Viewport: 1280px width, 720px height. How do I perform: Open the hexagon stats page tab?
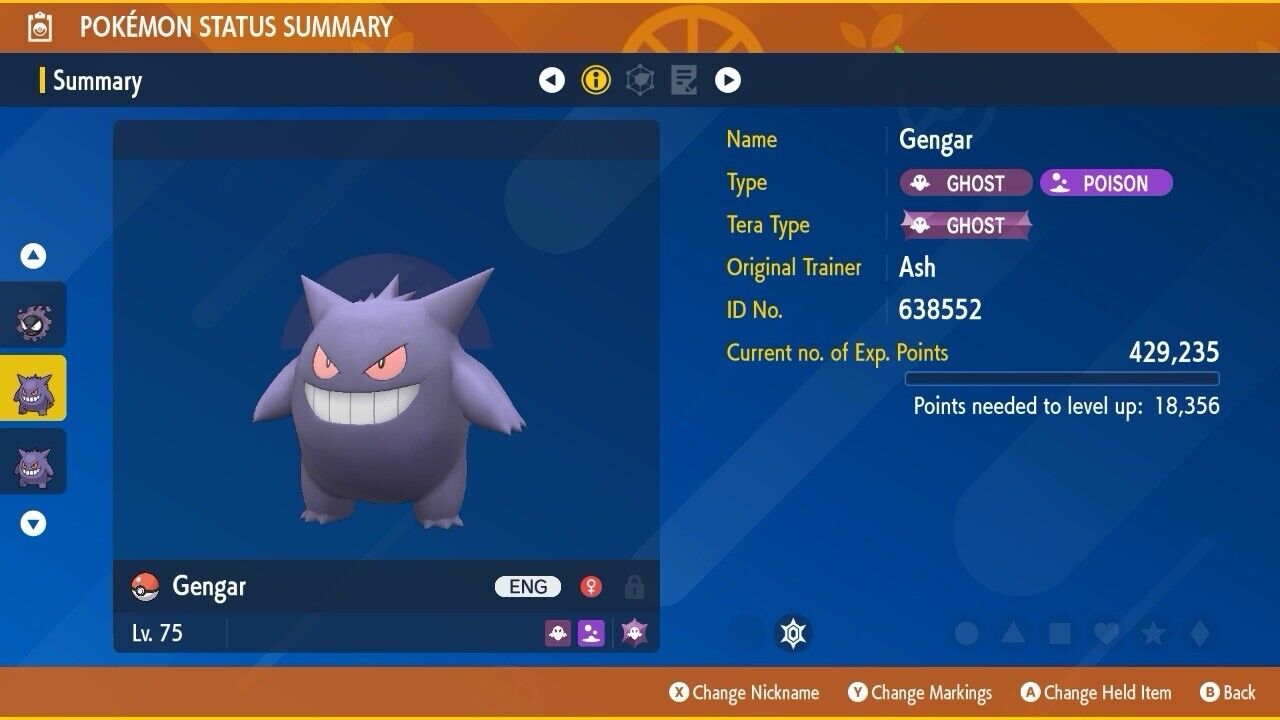(x=640, y=80)
